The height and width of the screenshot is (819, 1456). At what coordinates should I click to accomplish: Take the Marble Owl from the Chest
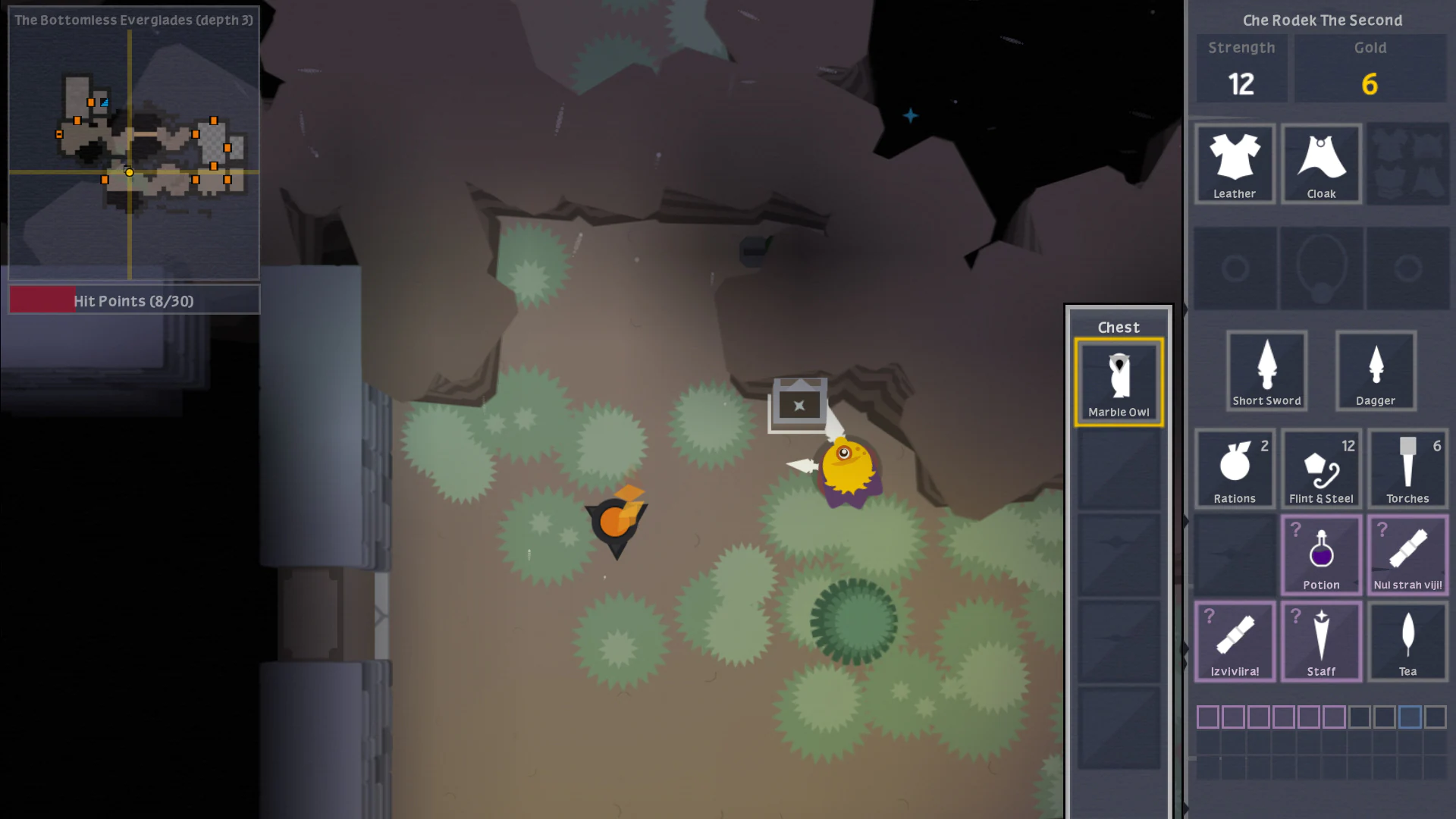(x=1119, y=381)
